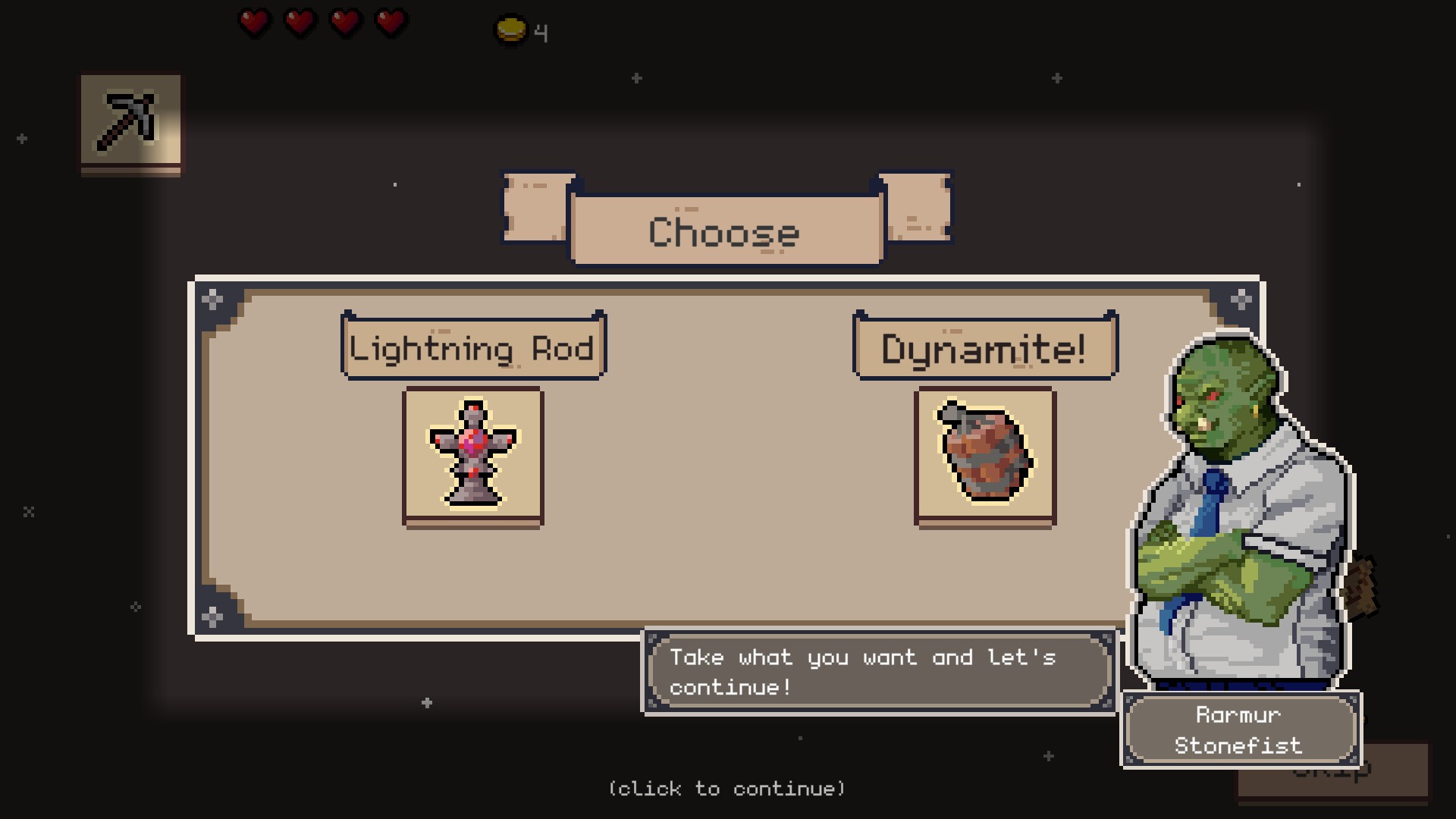Choose the Lightning Rod item
Viewport: 1456px width, 819px height.
click(473, 455)
